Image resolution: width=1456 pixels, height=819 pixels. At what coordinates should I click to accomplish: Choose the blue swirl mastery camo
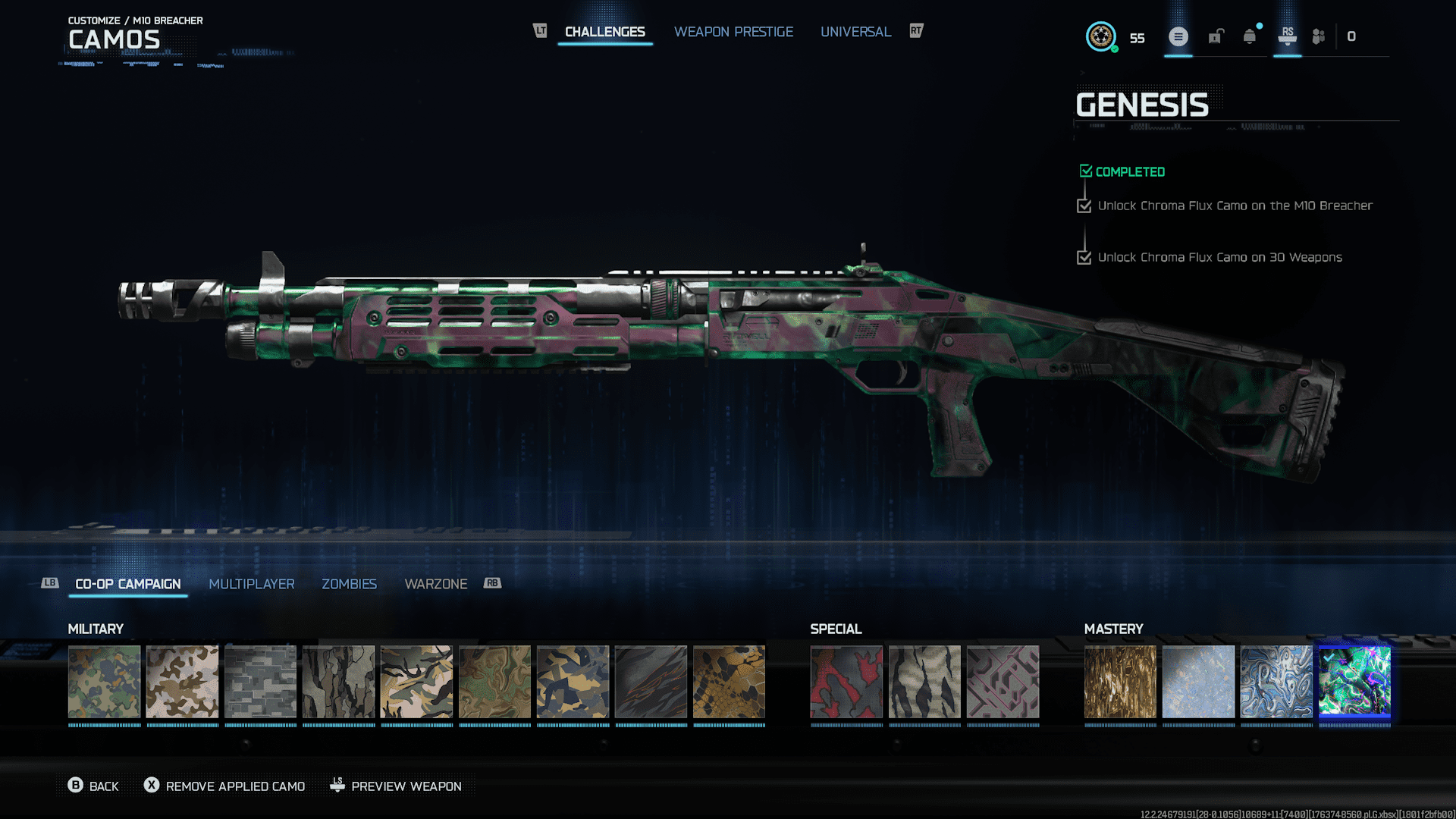point(1276,681)
